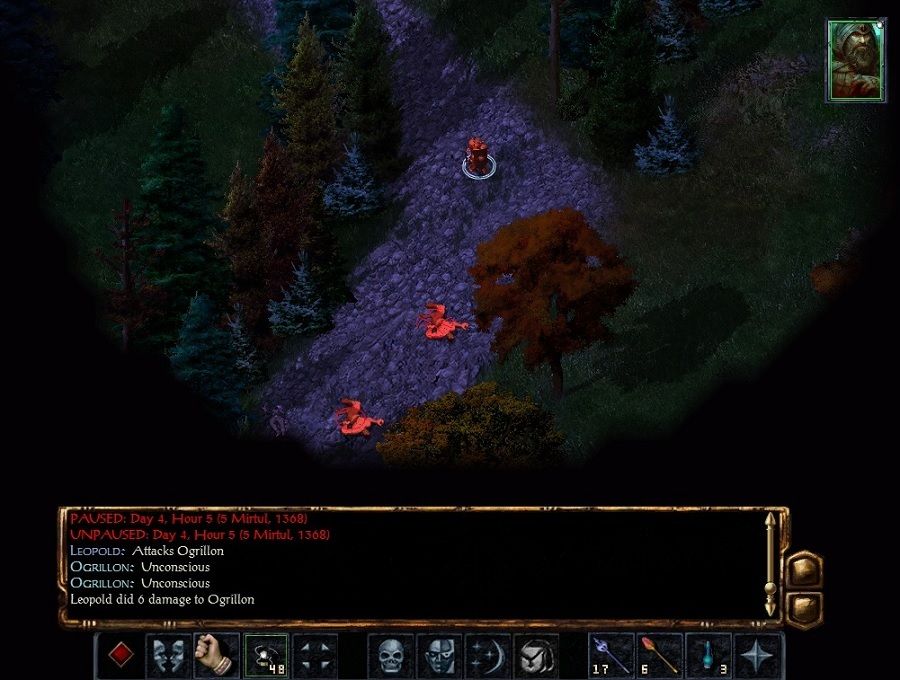Equip the bare fist weapon slot
The height and width of the screenshot is (680, 900).
coord(216,655)
